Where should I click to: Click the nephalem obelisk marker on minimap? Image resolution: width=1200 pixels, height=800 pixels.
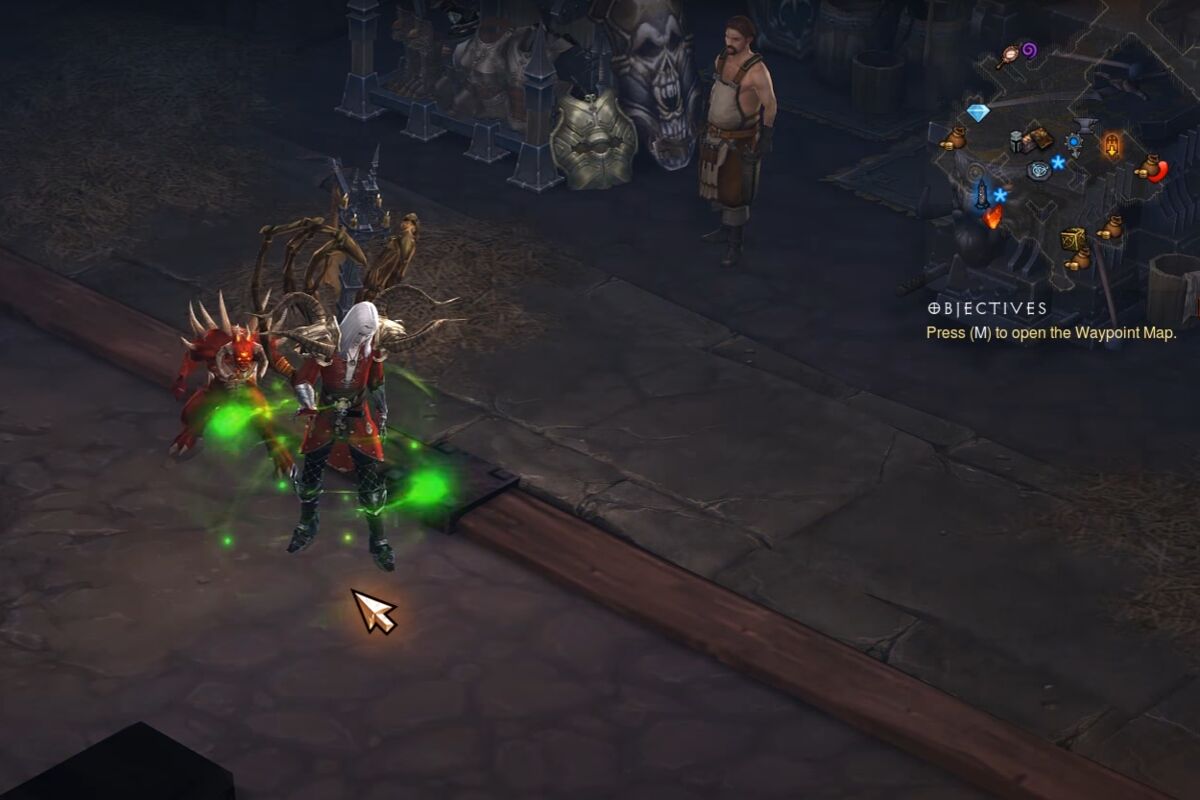click(x=982, y=193)
